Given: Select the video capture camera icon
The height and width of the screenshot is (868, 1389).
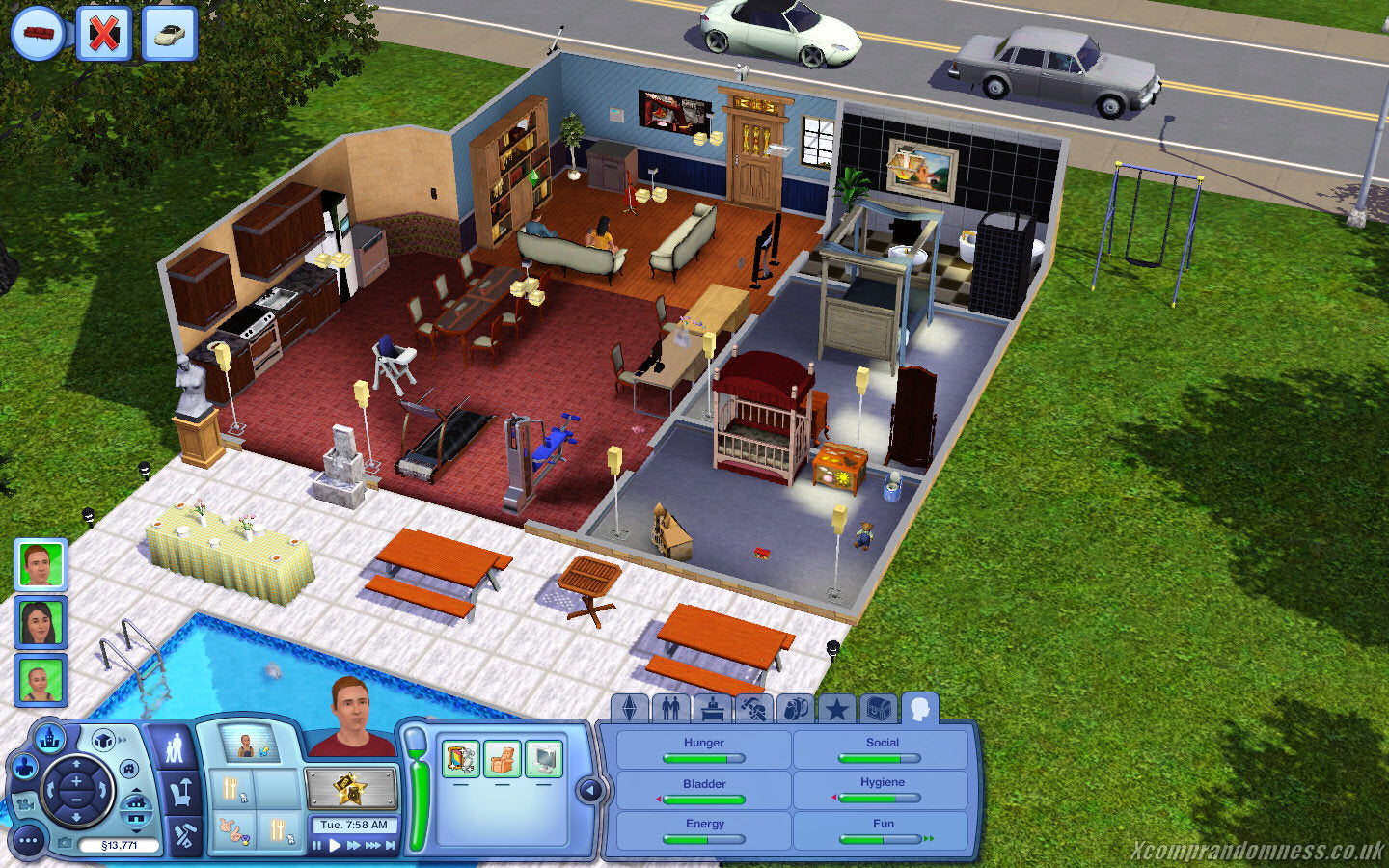Looking at the screenshot, I should pyautogui.click(x=26, y=804).
